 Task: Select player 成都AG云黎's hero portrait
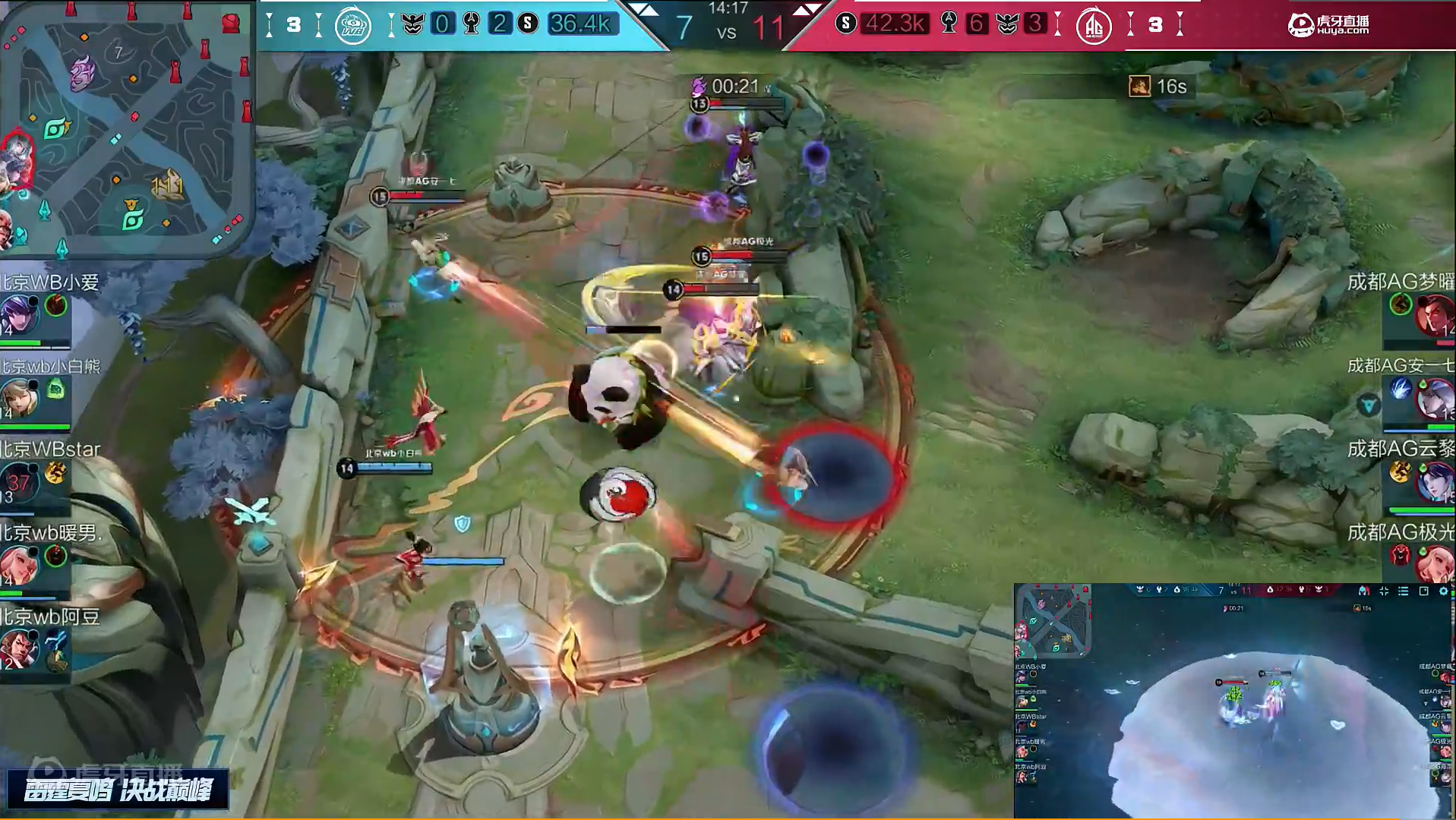[1434, 481]
